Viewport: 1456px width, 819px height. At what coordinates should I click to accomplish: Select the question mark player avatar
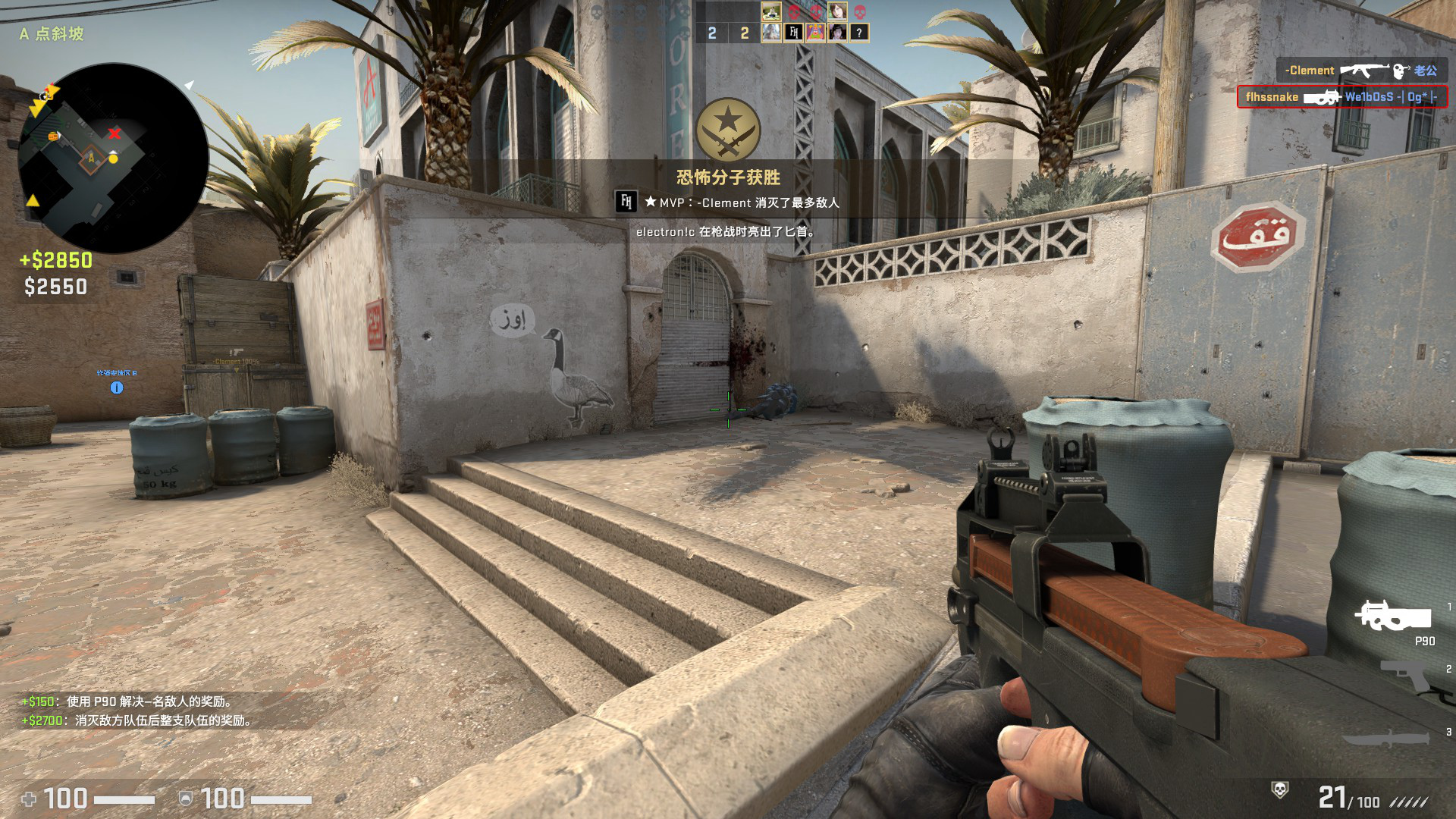pyautogui.click(x=858, y=33)
